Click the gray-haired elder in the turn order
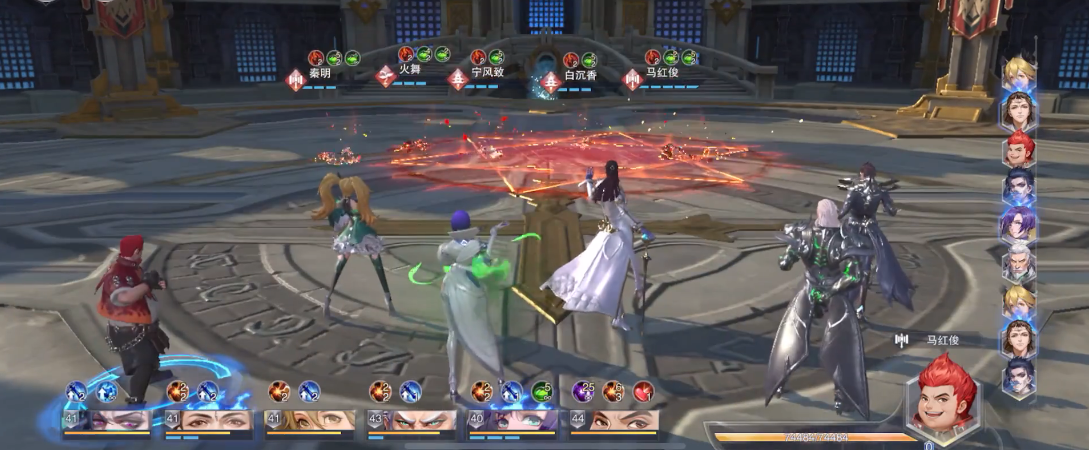The height and width of the screenshot is (450, 1089). (x=1018, y=264)
